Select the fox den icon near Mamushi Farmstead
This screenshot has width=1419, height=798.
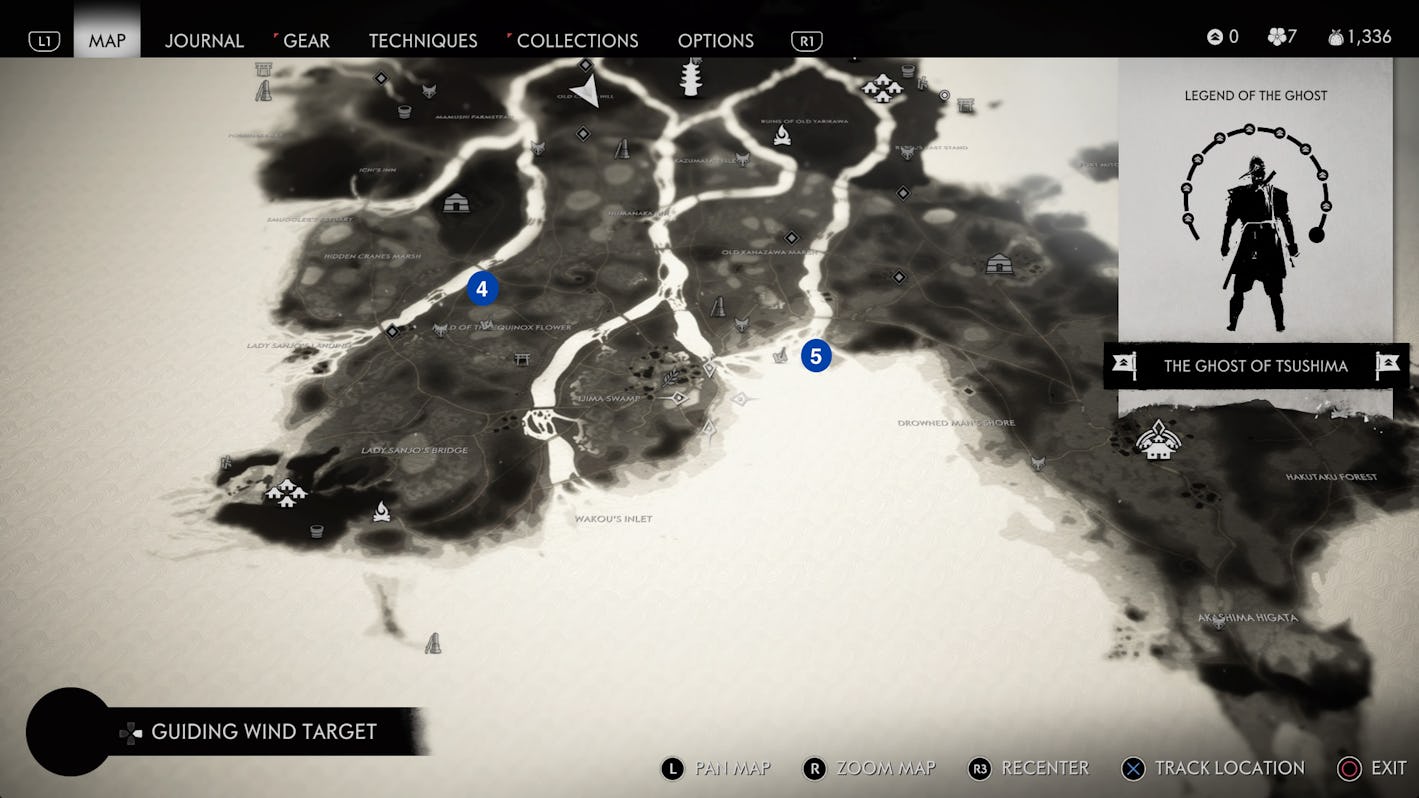pos(429,90)
